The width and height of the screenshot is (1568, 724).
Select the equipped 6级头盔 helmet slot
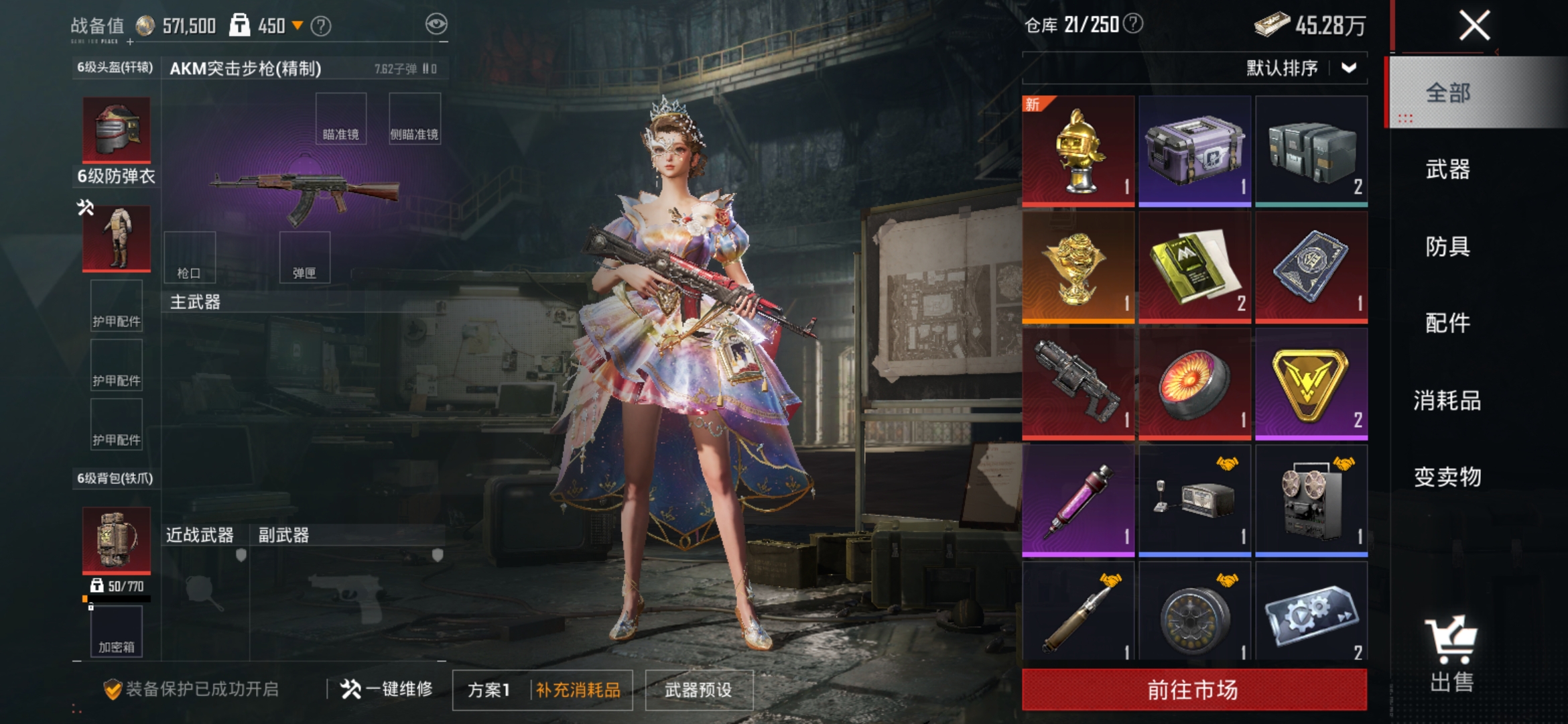click(115, 131)
